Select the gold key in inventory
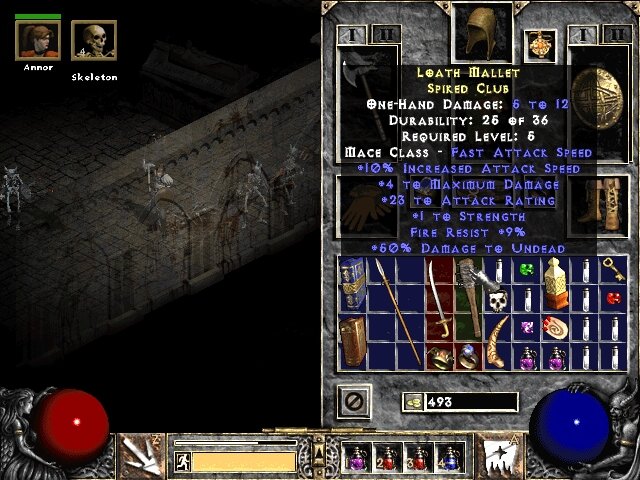Viewport: 640px width, 480px height. pyautogui.click(x=613, y=268)
